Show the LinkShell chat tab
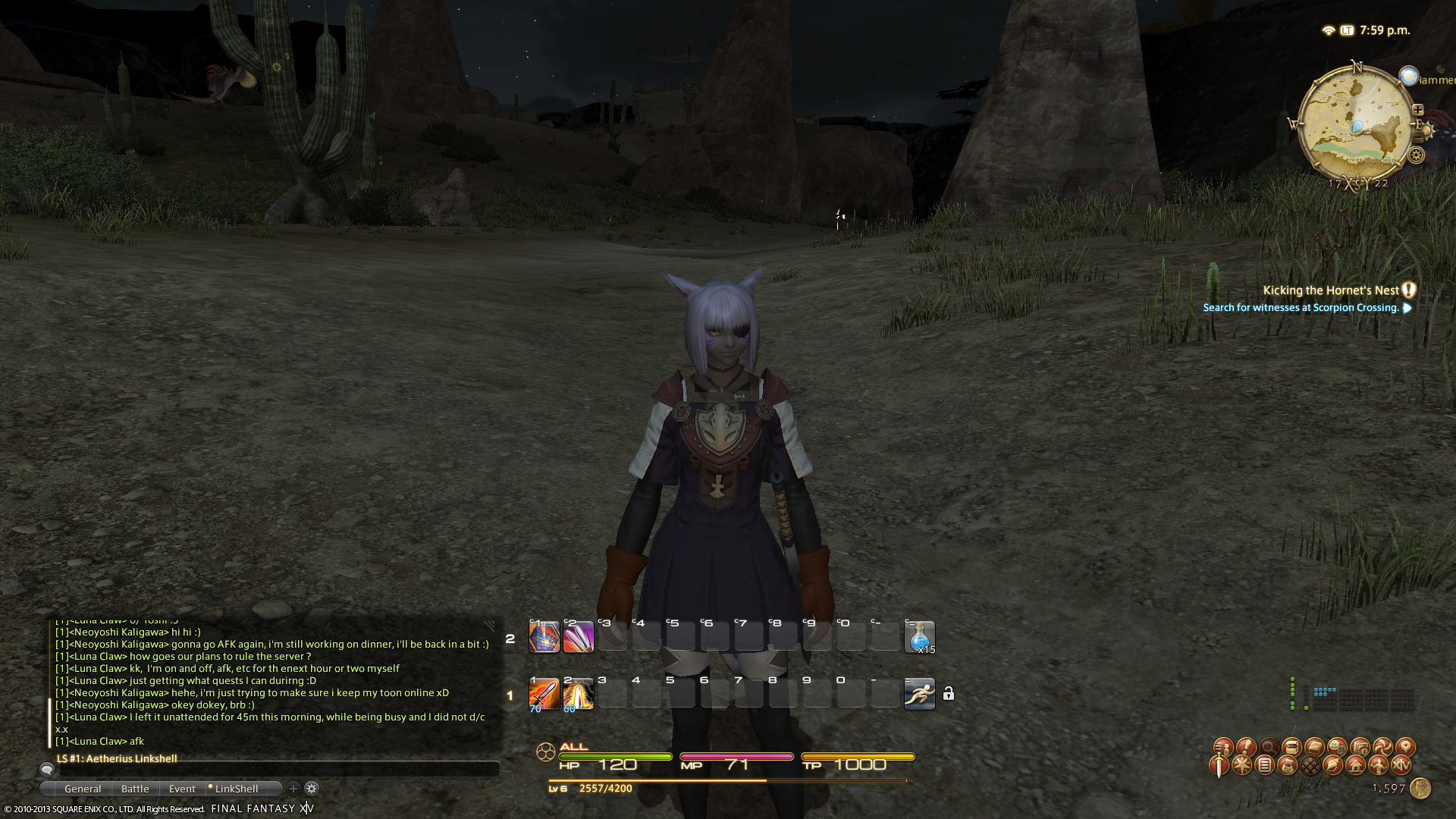This screenshot has width=1456, height=819. (x=236, y=789)
